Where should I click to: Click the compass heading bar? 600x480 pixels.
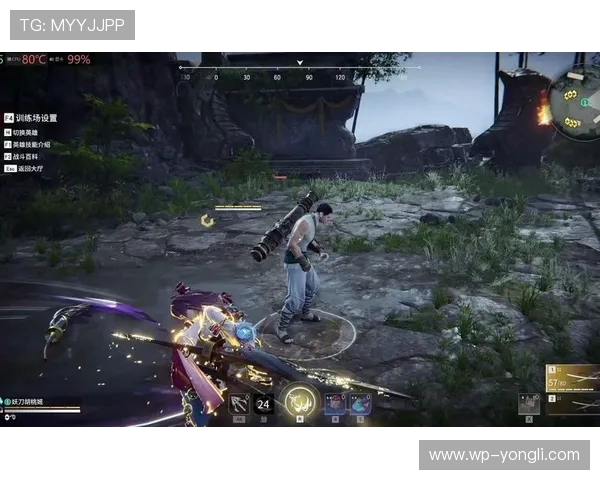coord(270,70)
